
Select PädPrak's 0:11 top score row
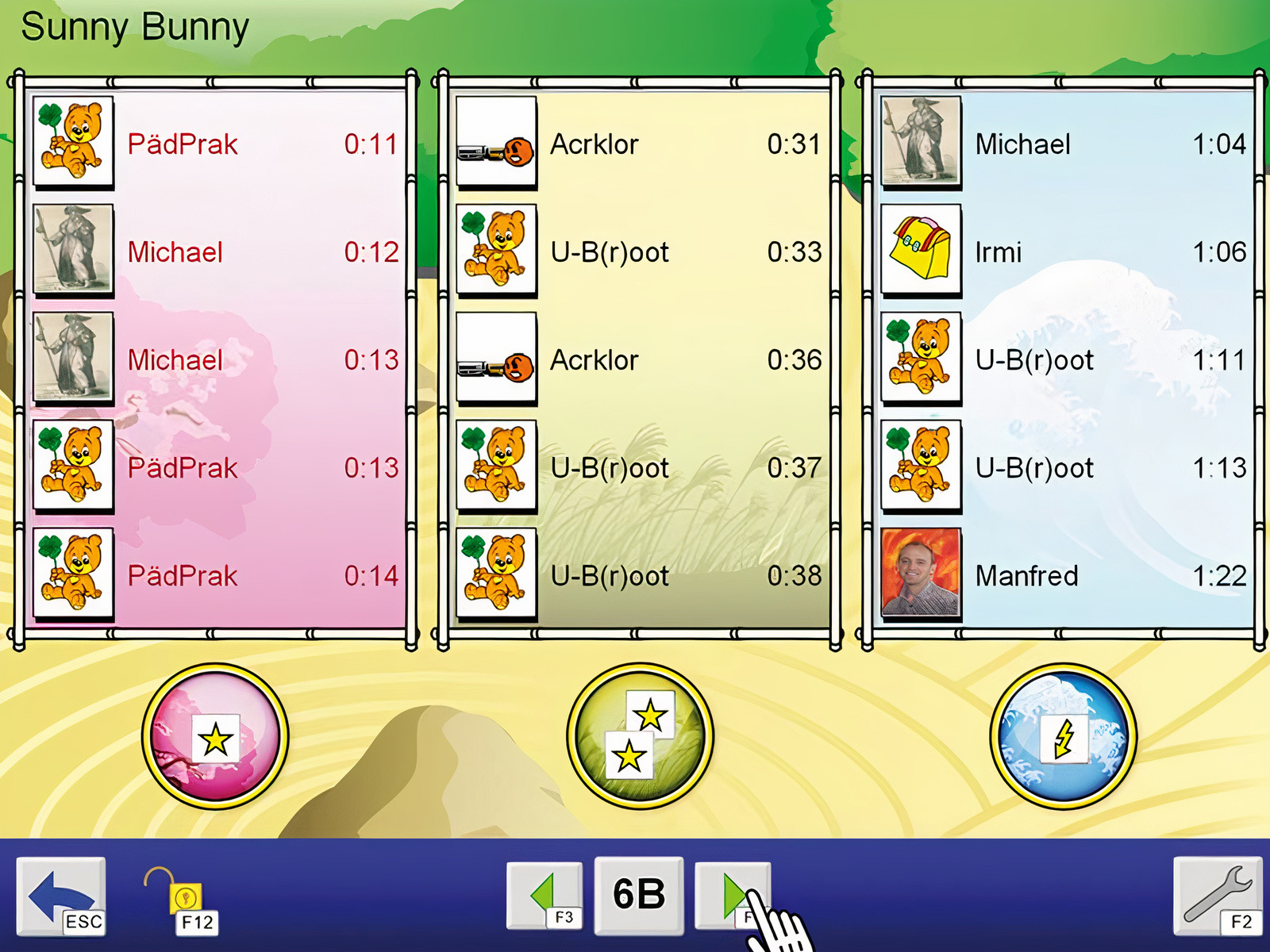262,144
